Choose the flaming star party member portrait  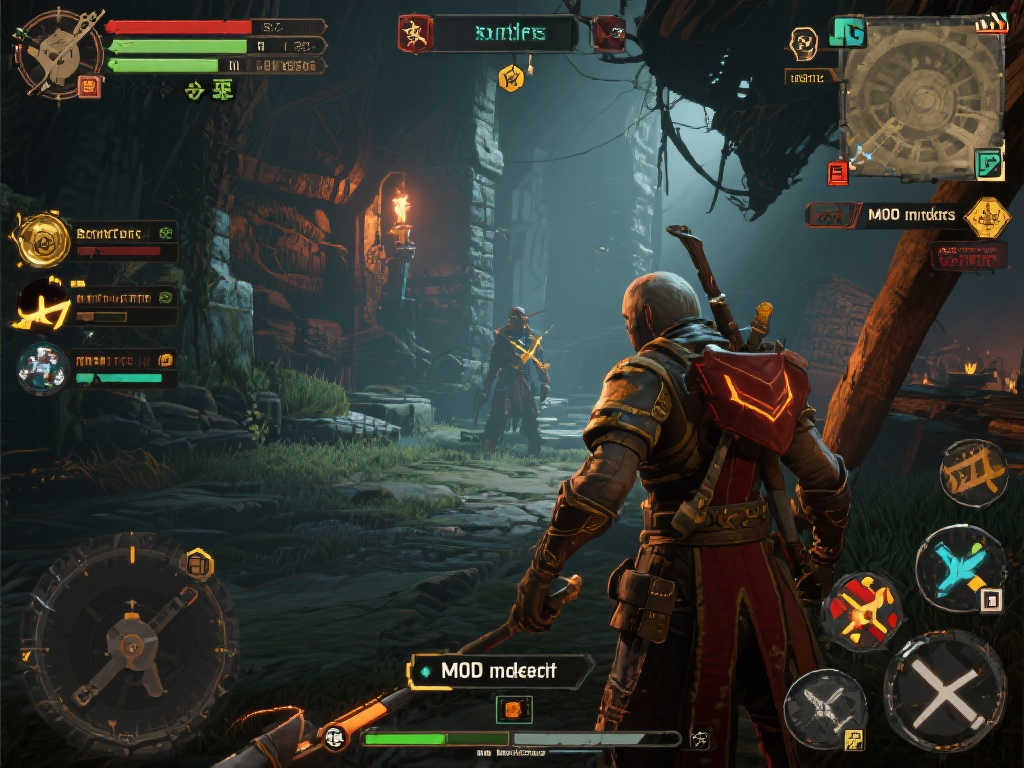point(43,304)
